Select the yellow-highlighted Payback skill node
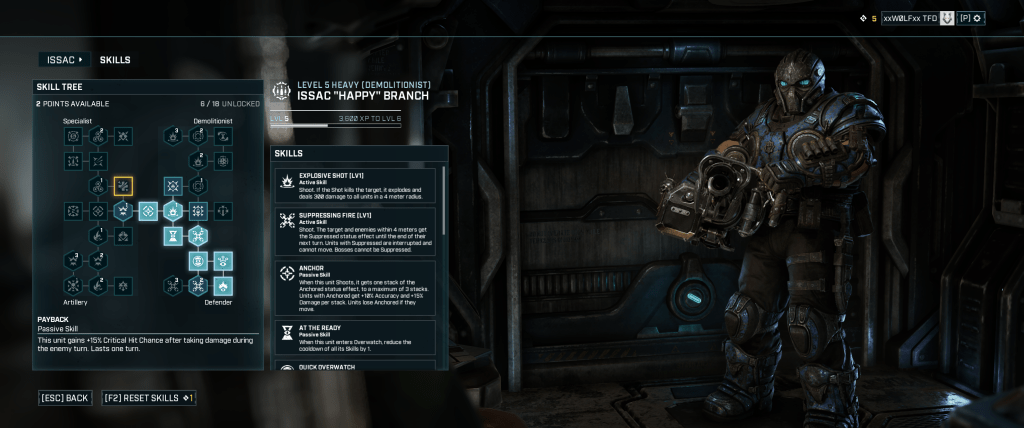Viewport: 1024px width, 428px height. click(x=123, y=186)
